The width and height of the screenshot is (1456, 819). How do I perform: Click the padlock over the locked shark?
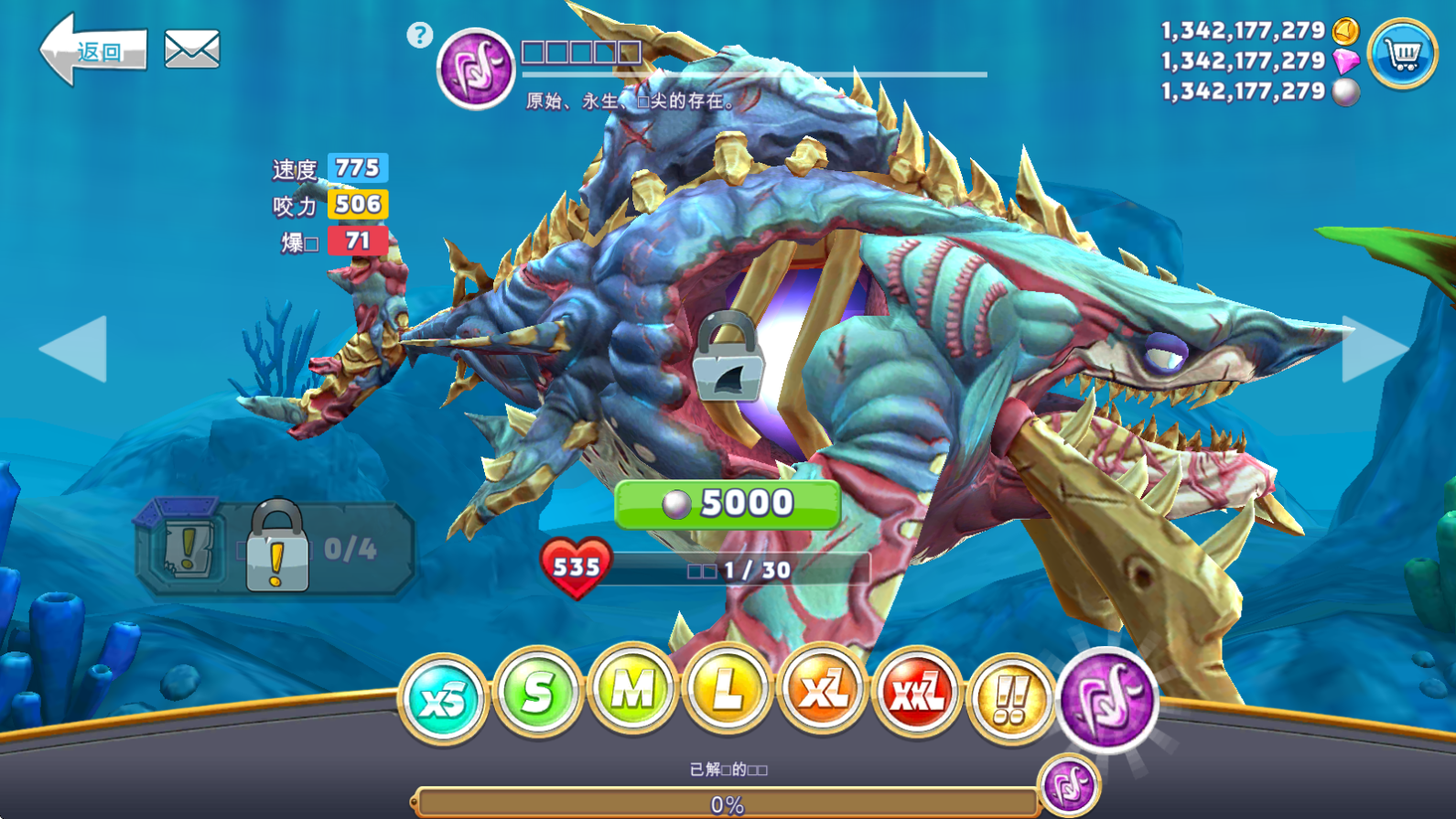click(728, 359)
